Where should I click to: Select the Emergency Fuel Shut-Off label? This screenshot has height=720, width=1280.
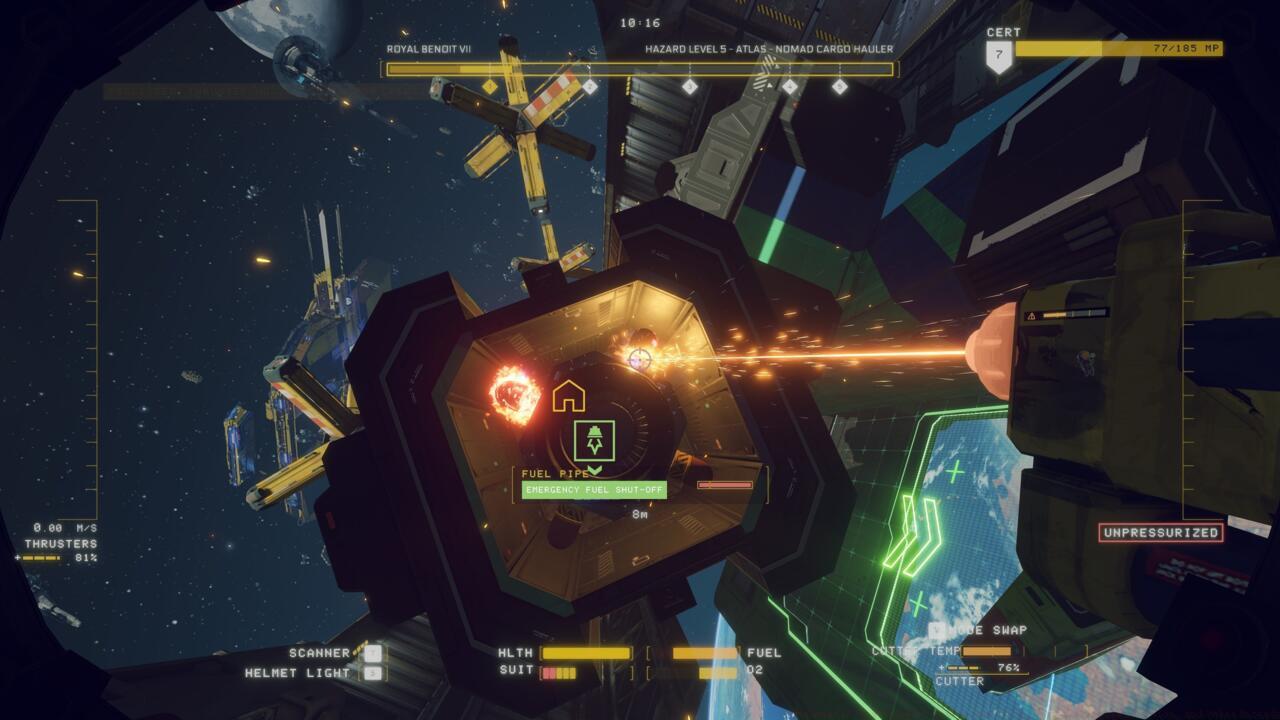click(594, 490)
